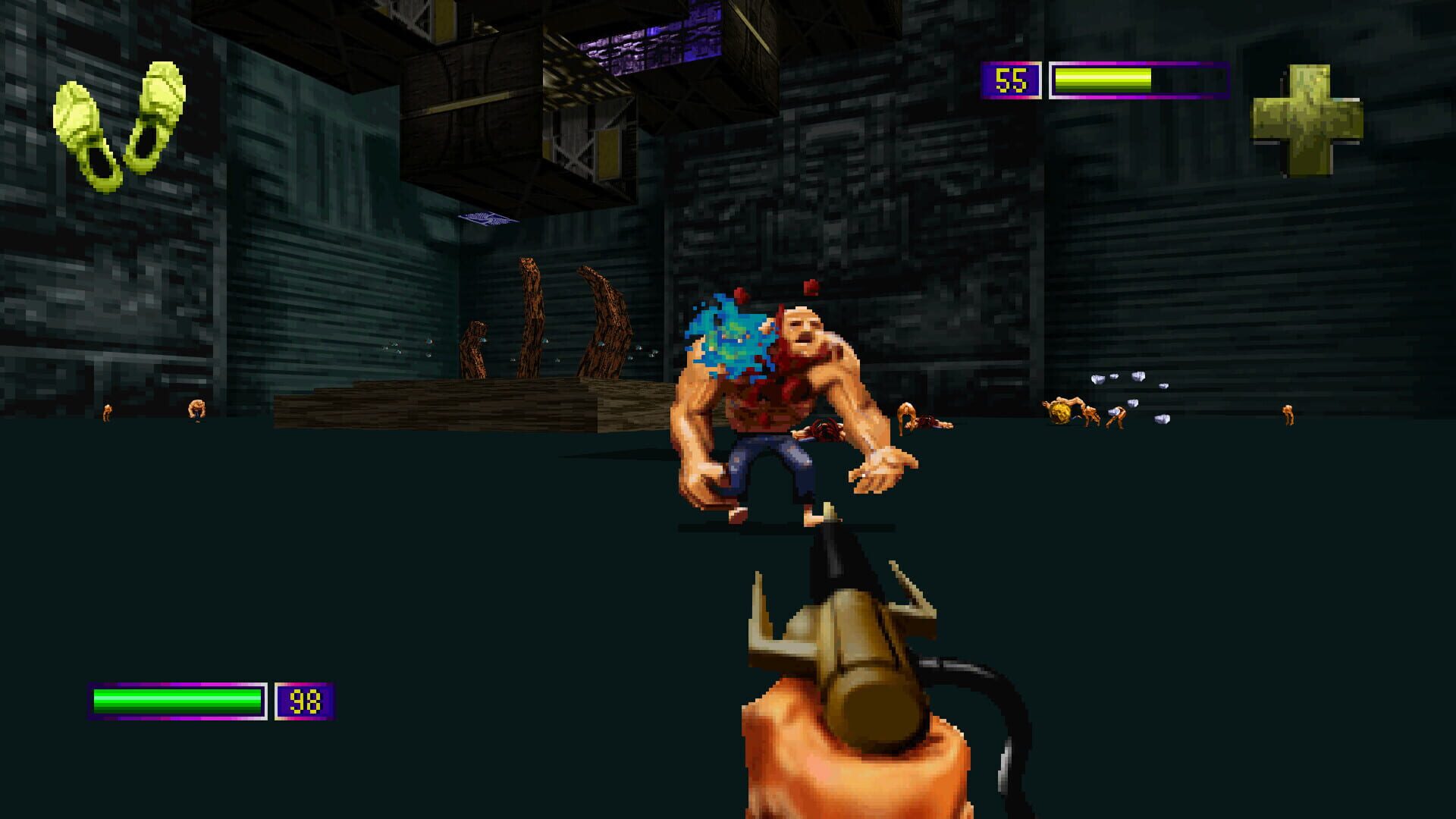Select the small crawling enemy on the far left
Viewport: 1456px width, 819px height.
(108, 413)
